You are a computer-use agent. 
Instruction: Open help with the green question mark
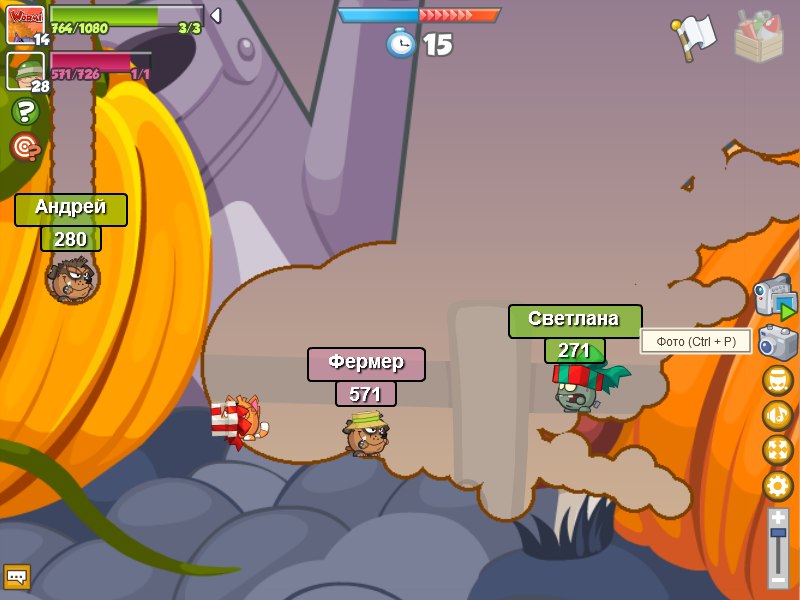(25, 111)
